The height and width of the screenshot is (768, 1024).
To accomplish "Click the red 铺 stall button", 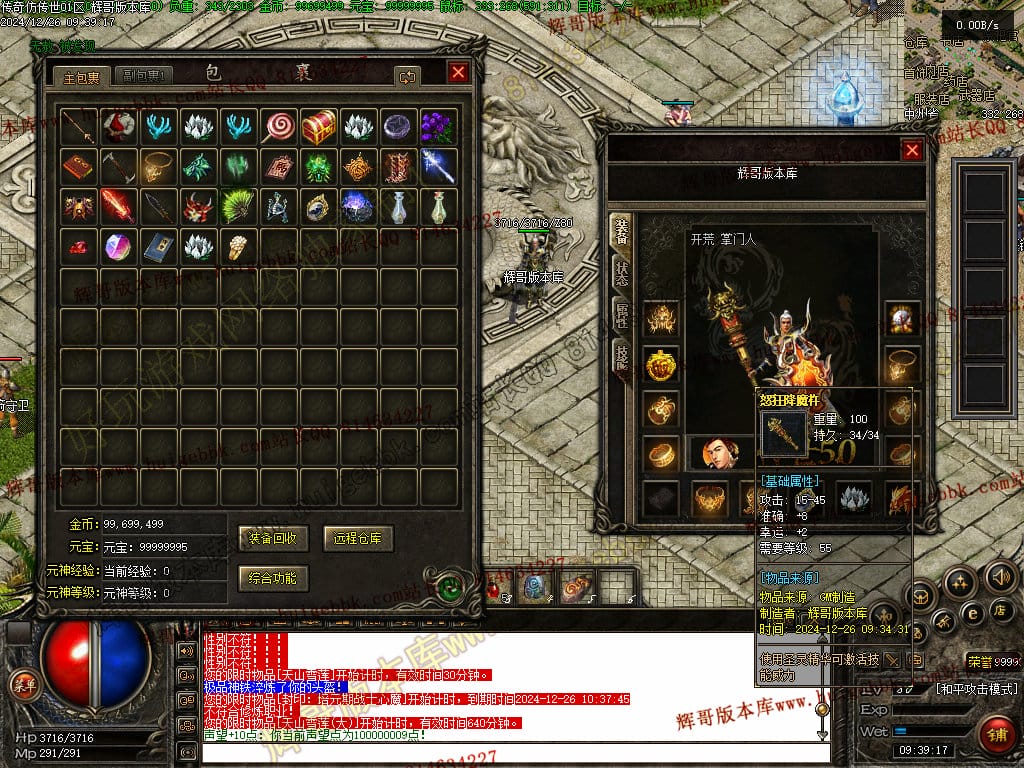I will 997,734.
